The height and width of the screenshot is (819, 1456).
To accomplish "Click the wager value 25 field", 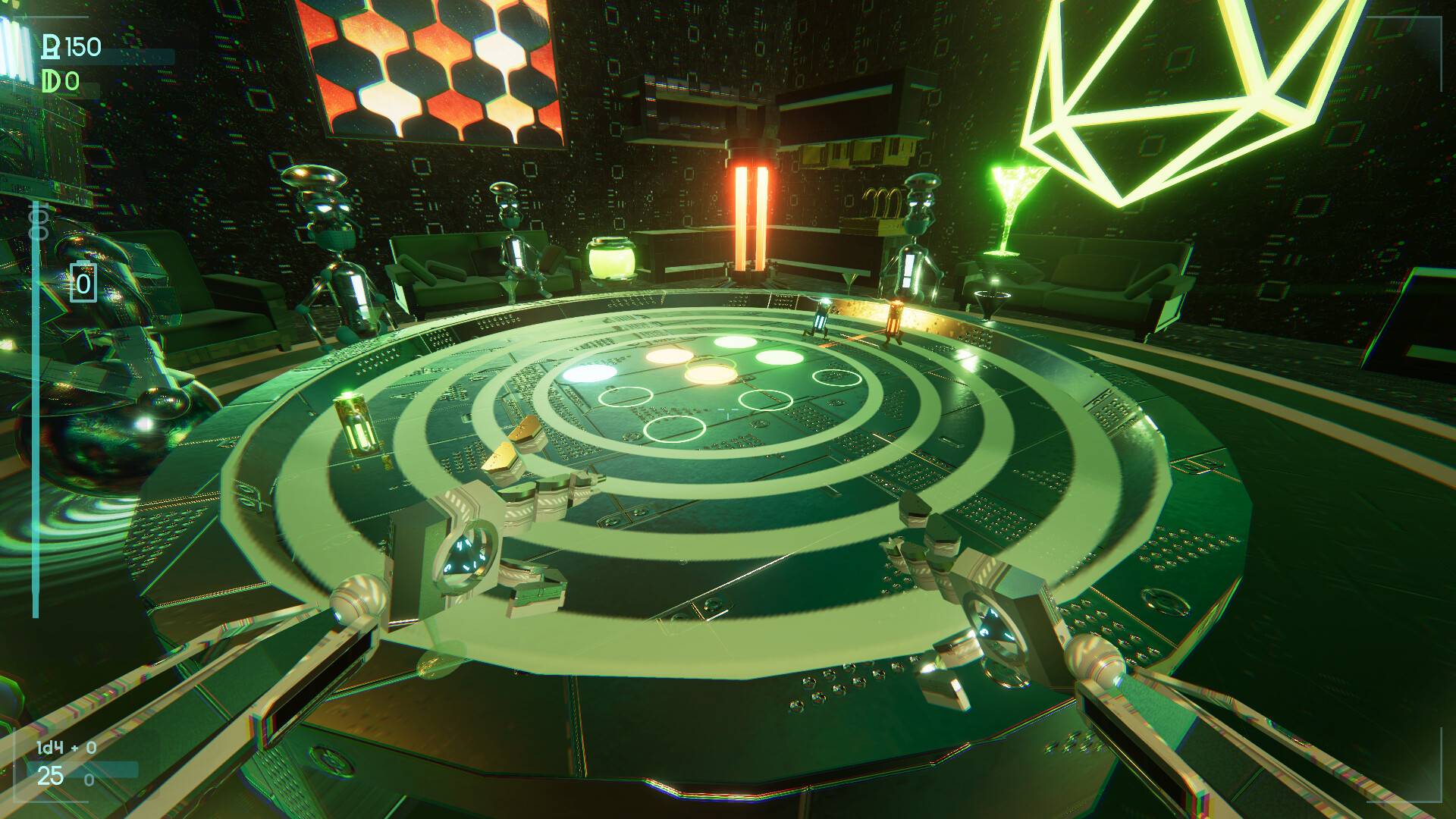I will click(x=49, y=776).
